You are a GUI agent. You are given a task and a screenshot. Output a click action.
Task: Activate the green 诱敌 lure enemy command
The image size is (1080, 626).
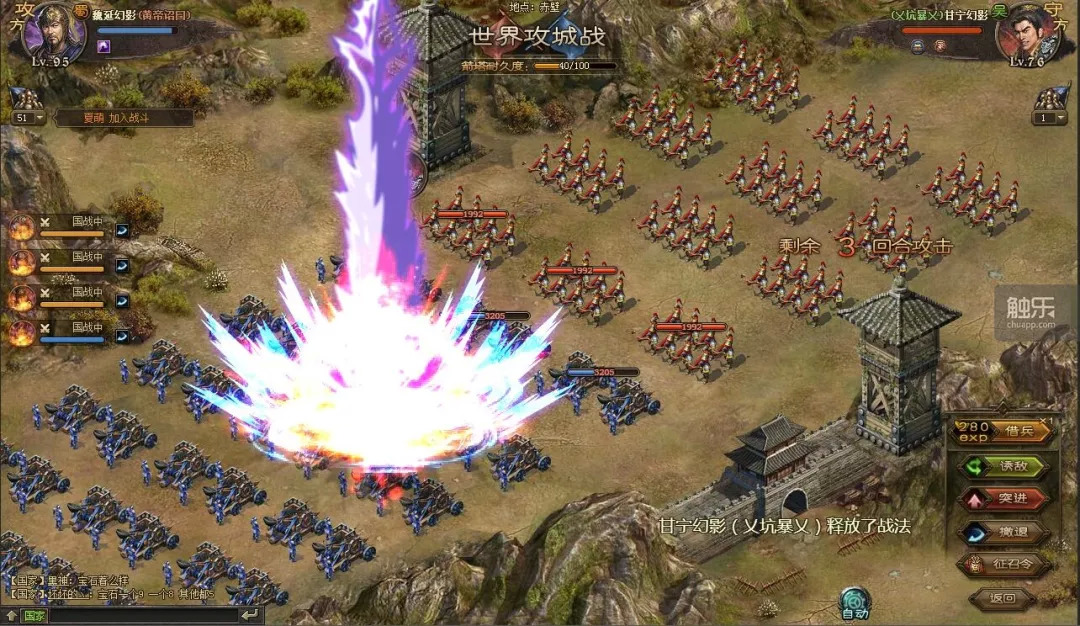coord(1005,466)
